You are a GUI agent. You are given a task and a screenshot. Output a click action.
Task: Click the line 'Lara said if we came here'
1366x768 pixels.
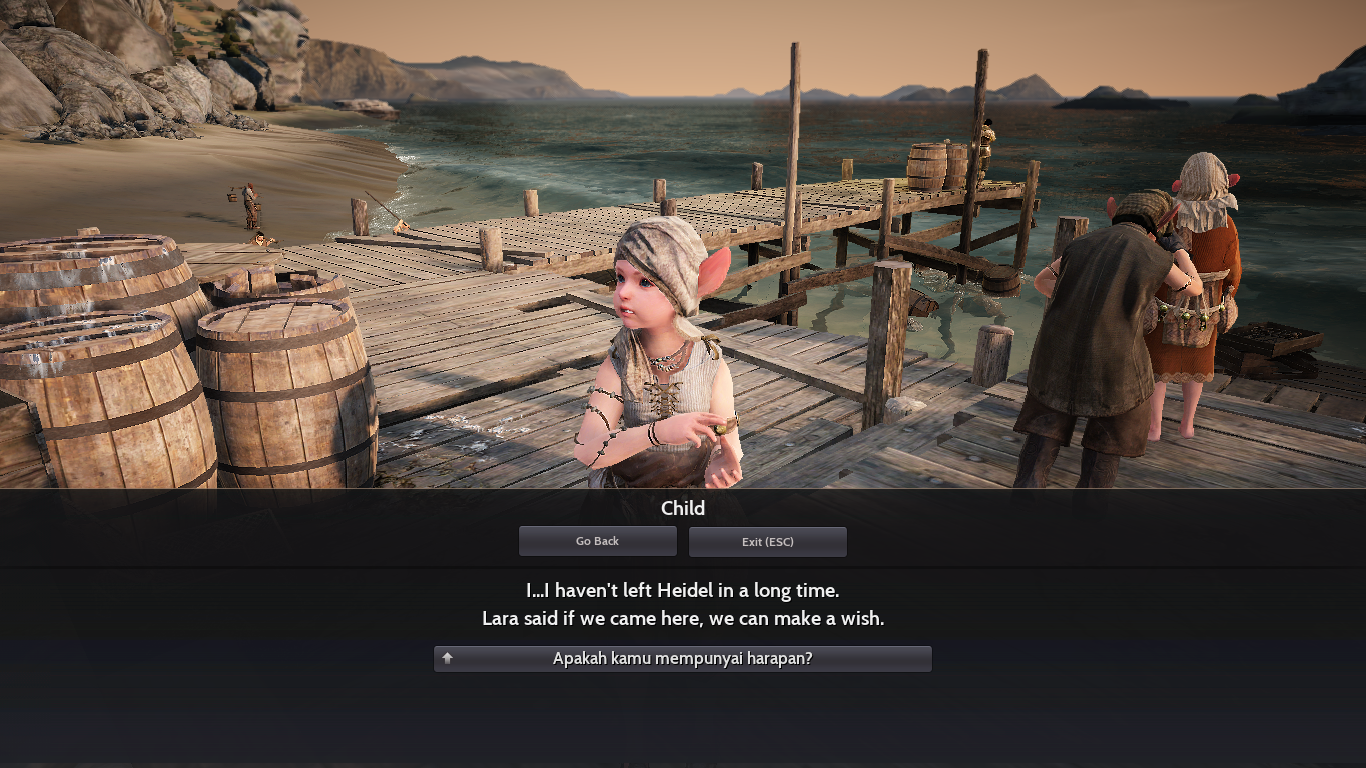point(683,618)
